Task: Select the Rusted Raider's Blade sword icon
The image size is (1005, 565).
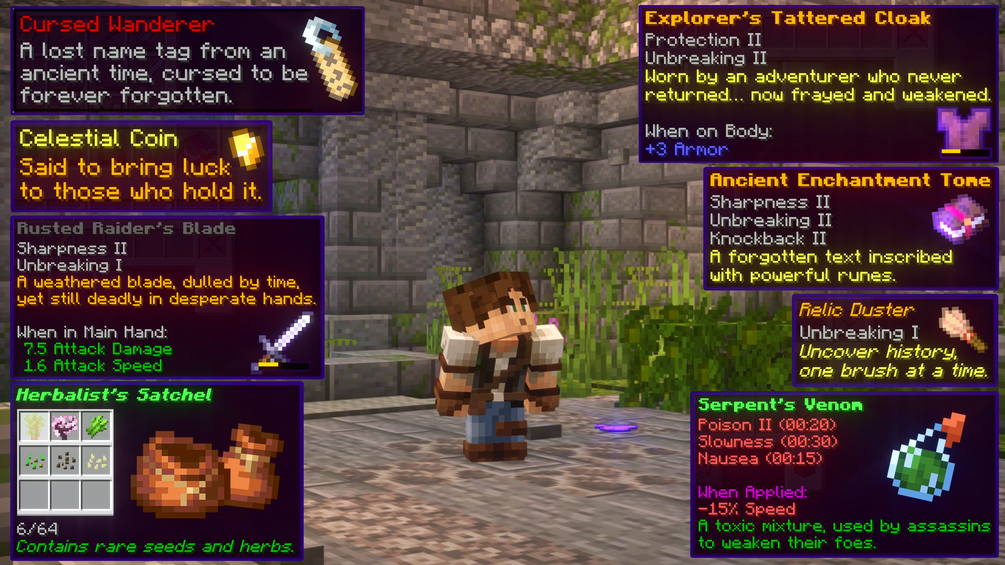Action: click(x=284, y=339)
